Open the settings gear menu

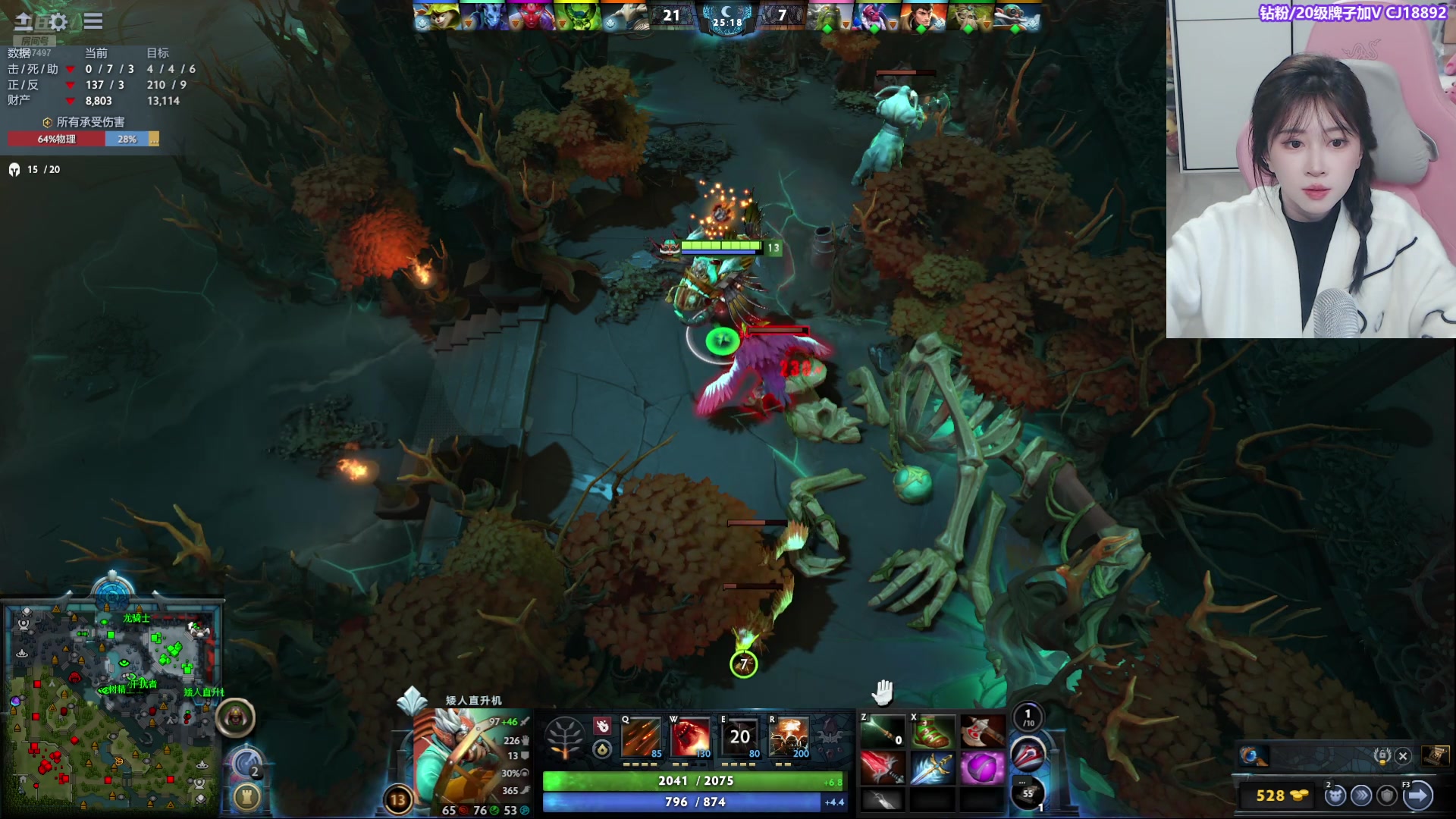coord(58,21)
